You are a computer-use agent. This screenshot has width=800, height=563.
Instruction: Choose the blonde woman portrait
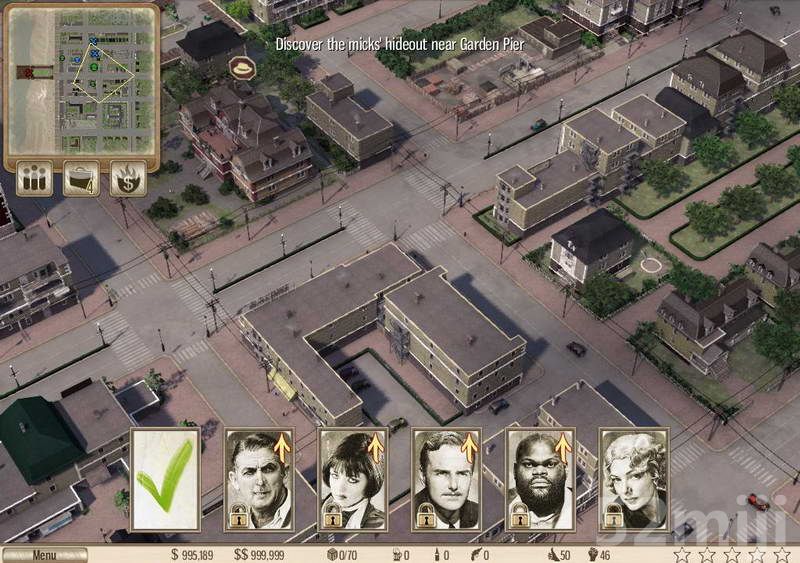click(x=634, y=479)
